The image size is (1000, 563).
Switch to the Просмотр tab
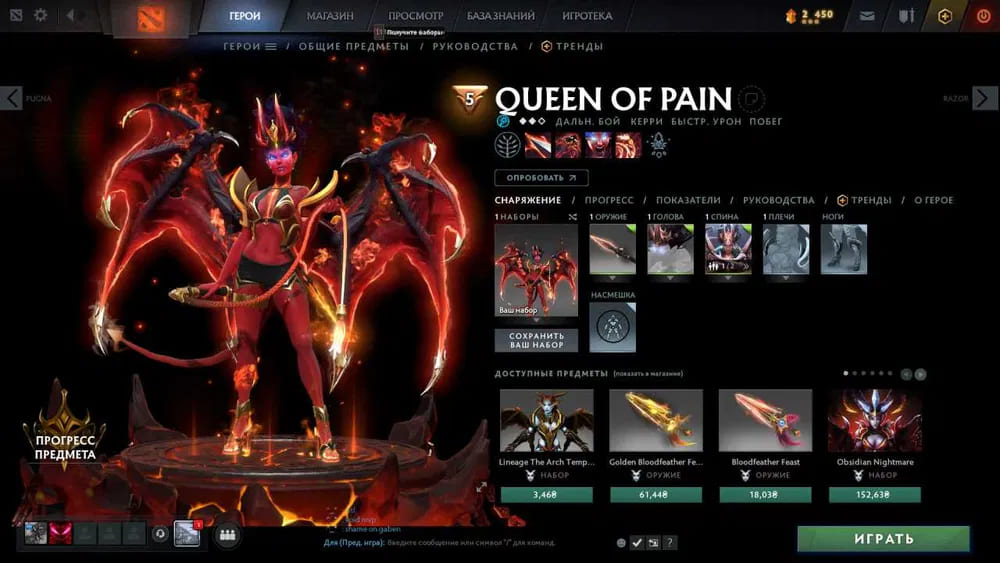[414, 16]
